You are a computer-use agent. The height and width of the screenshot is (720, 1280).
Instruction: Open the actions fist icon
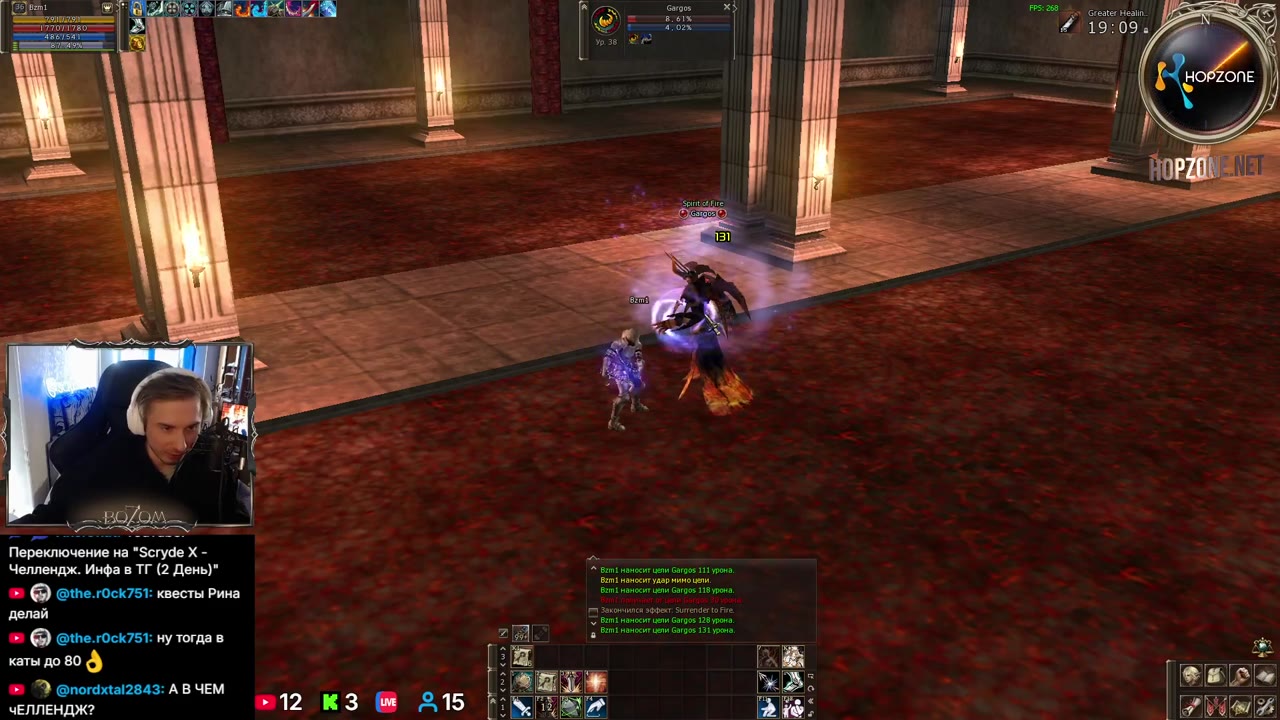point(1240,676)
